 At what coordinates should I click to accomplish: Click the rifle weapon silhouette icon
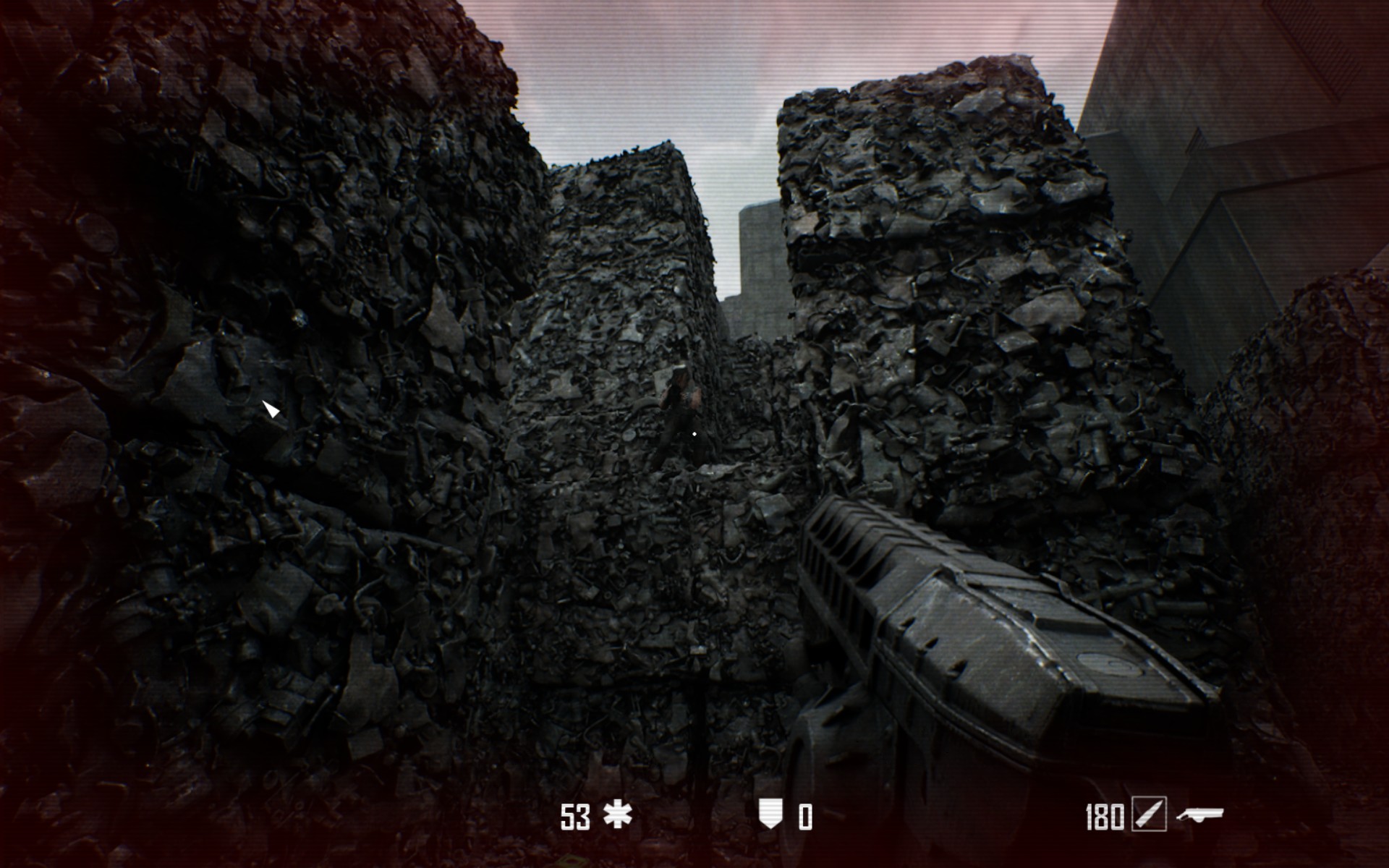pyautogui.click(x=1199, y=816)
